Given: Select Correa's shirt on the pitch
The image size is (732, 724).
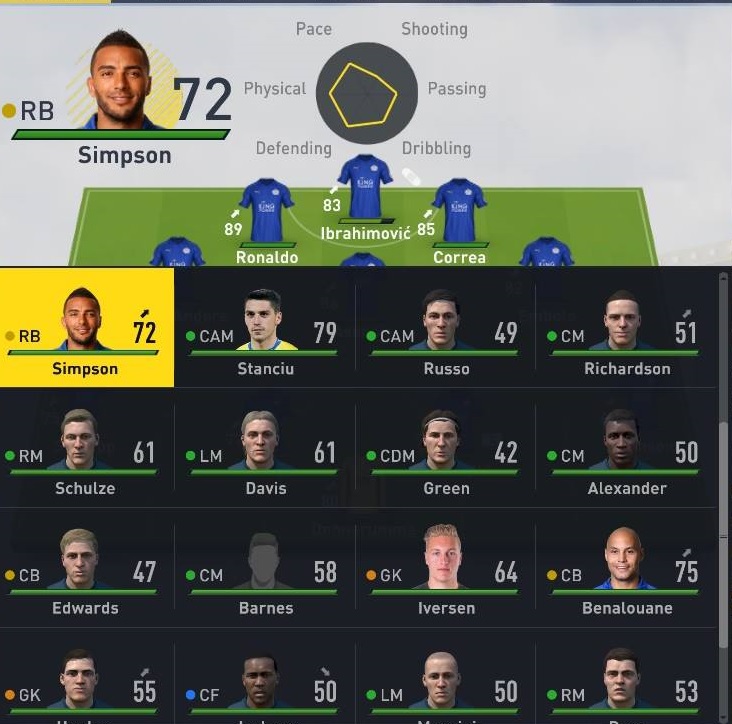Looking at the screenshot, I should (459, 210).
